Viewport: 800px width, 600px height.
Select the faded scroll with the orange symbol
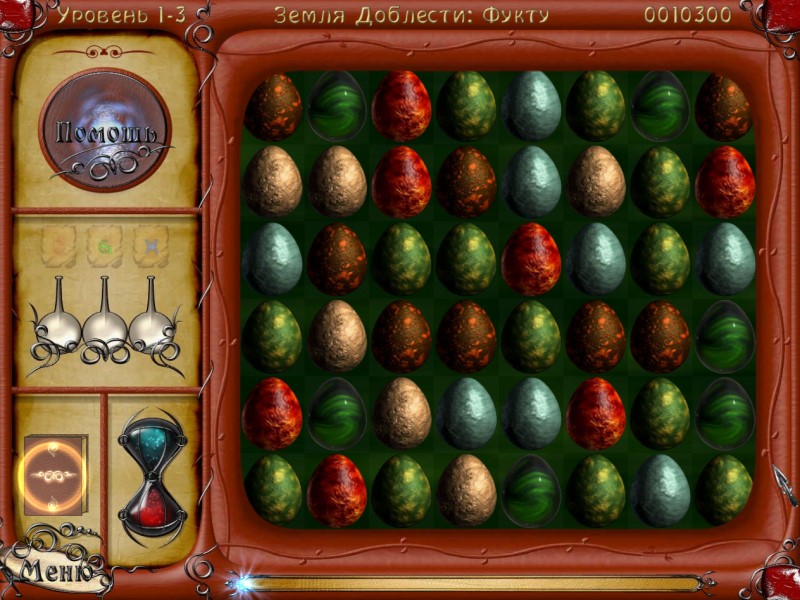(x=60, y=246)
